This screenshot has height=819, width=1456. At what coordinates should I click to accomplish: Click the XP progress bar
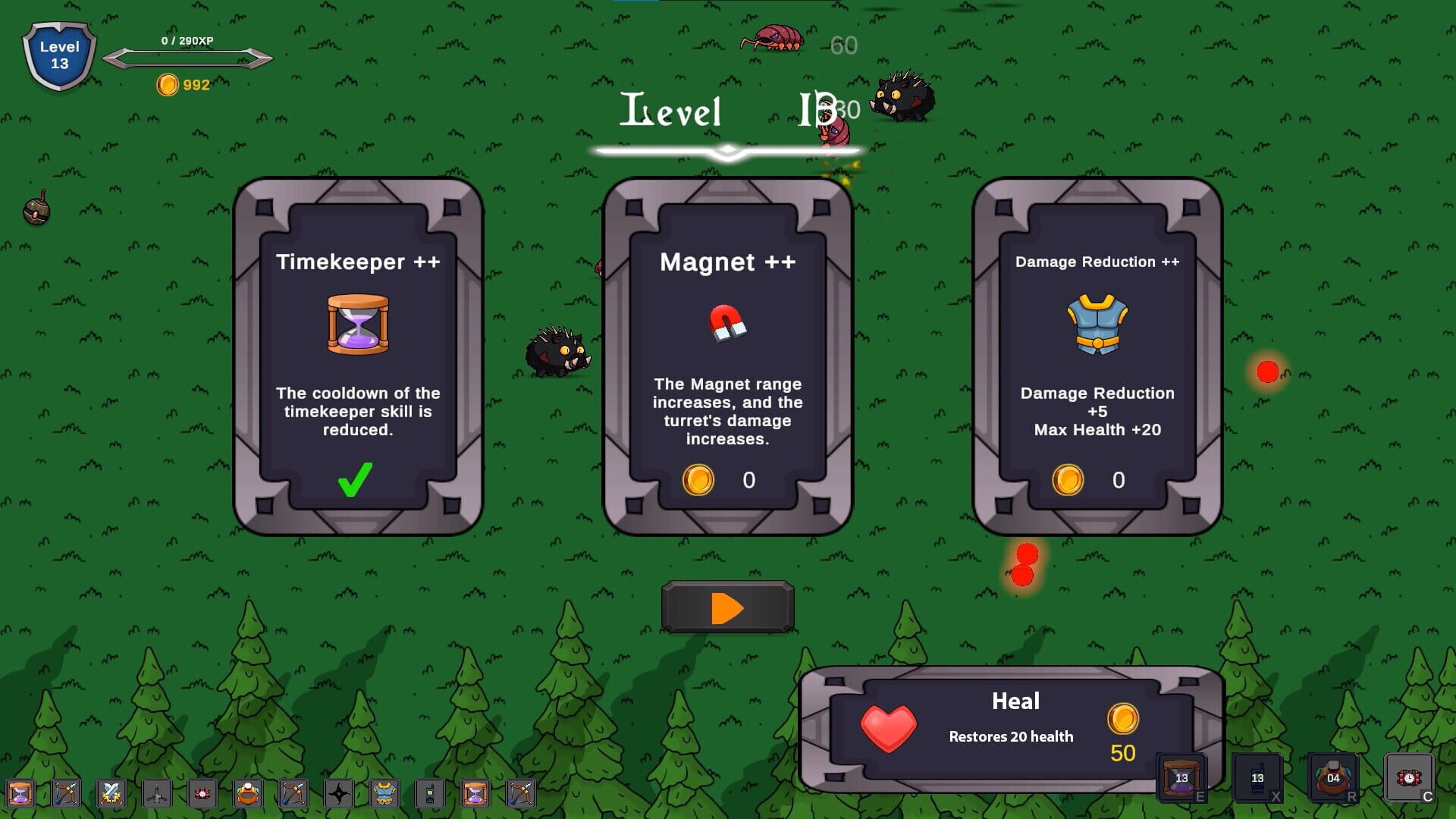pos(190,57)
